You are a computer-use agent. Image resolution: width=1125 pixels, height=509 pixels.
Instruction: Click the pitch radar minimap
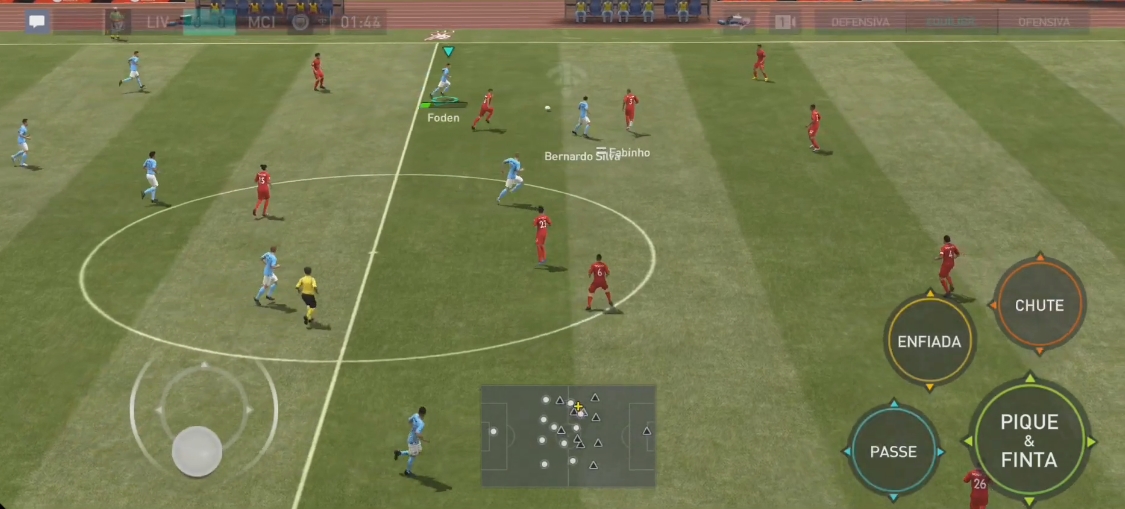pyautogui.click(x=568, y=435)
